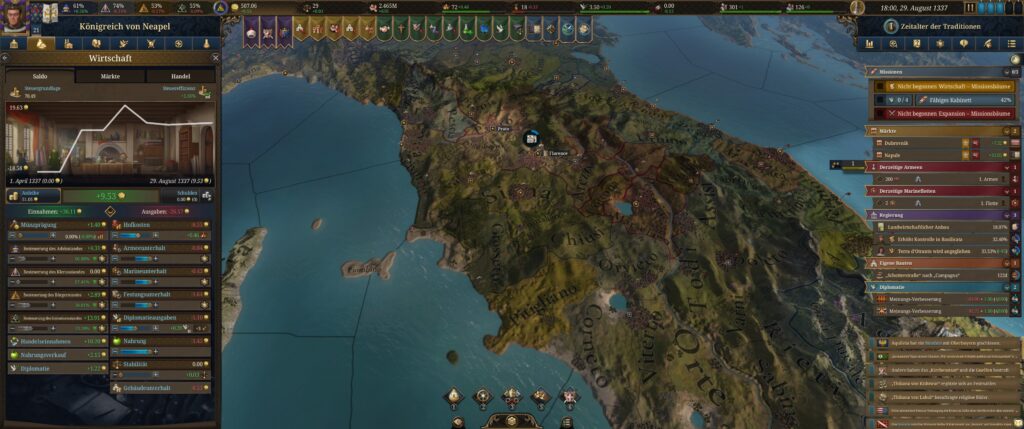The height and width of the screenshot is (429, 1024).
Task: Switch to the Märkte tab
Action: (110, 76)
